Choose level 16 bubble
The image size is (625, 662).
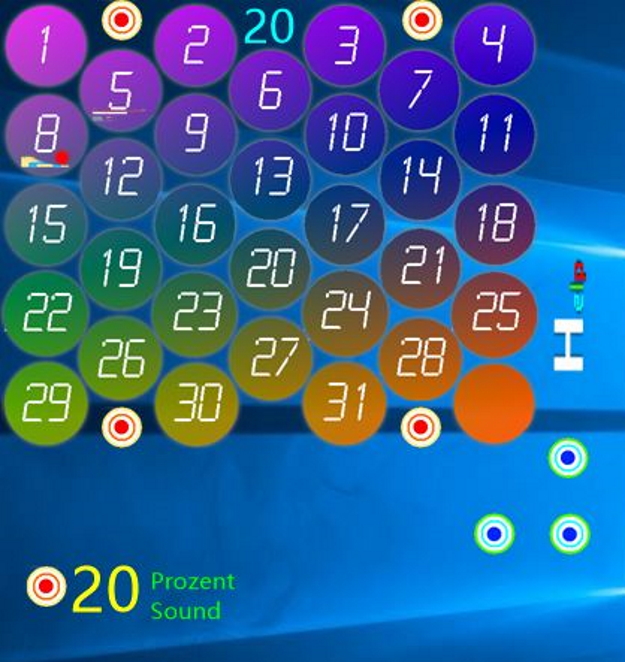(x=196, y=224)
